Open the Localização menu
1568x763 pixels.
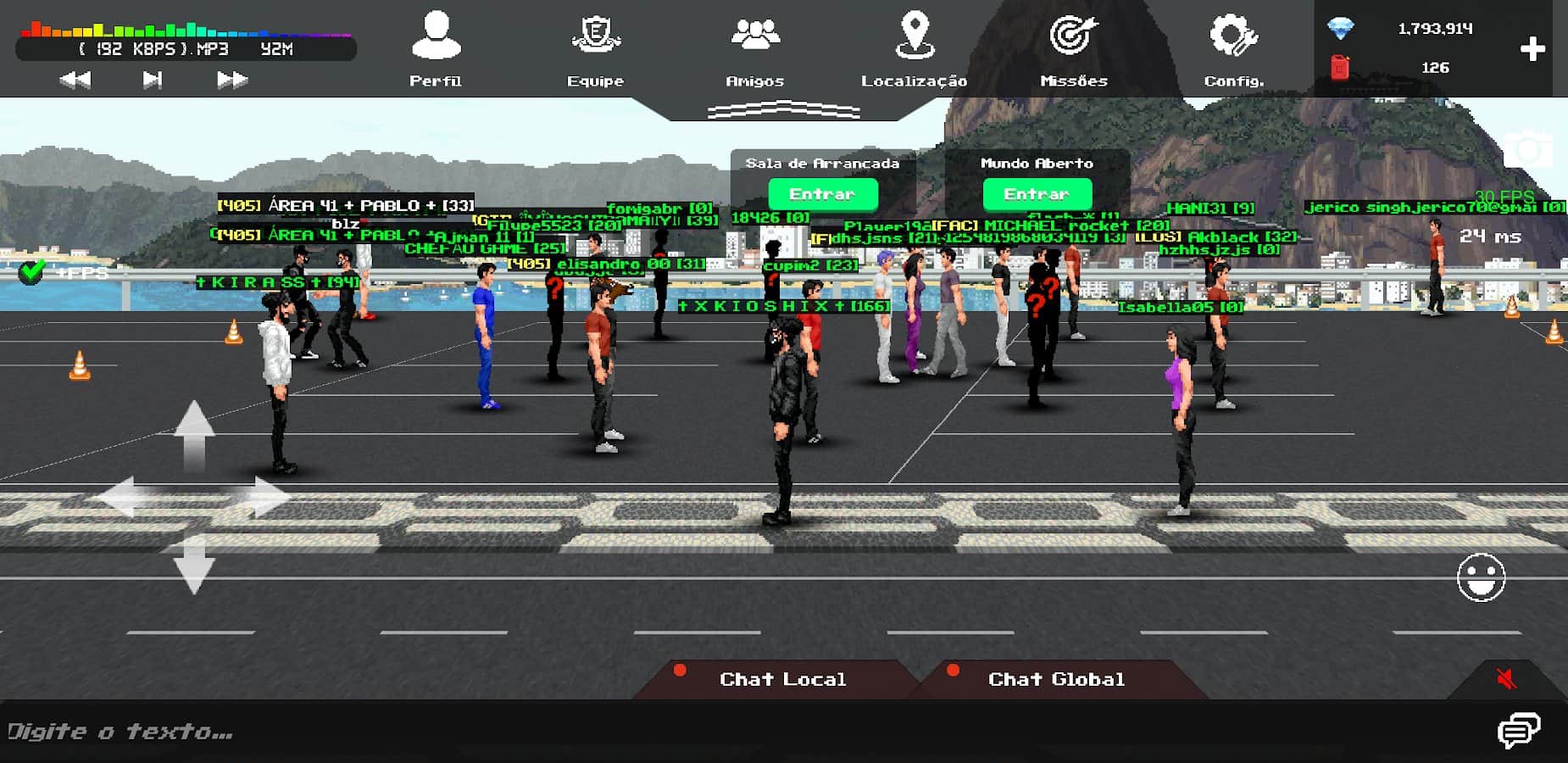point(914,48)
